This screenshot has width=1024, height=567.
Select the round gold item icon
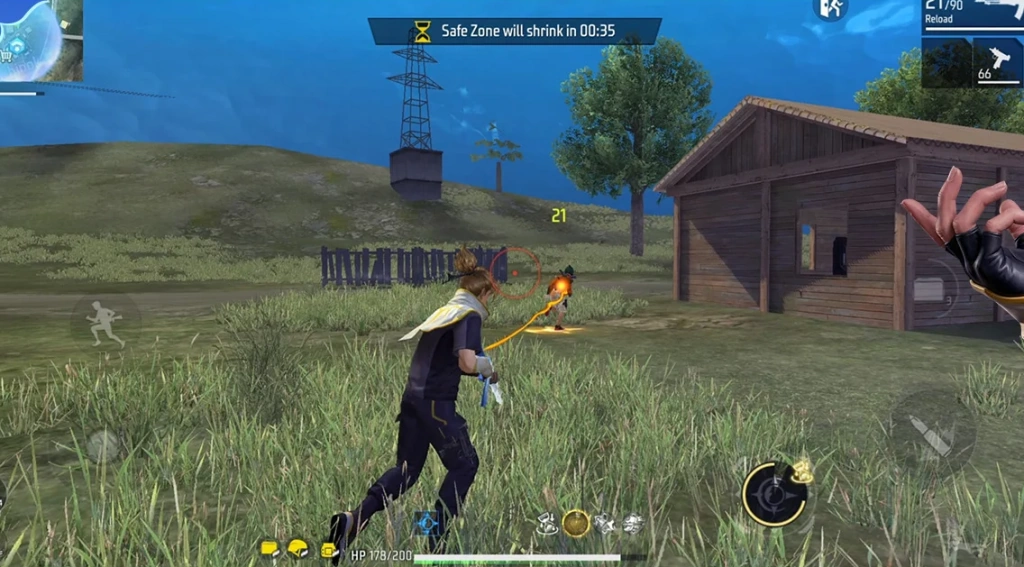click(576, 522)
